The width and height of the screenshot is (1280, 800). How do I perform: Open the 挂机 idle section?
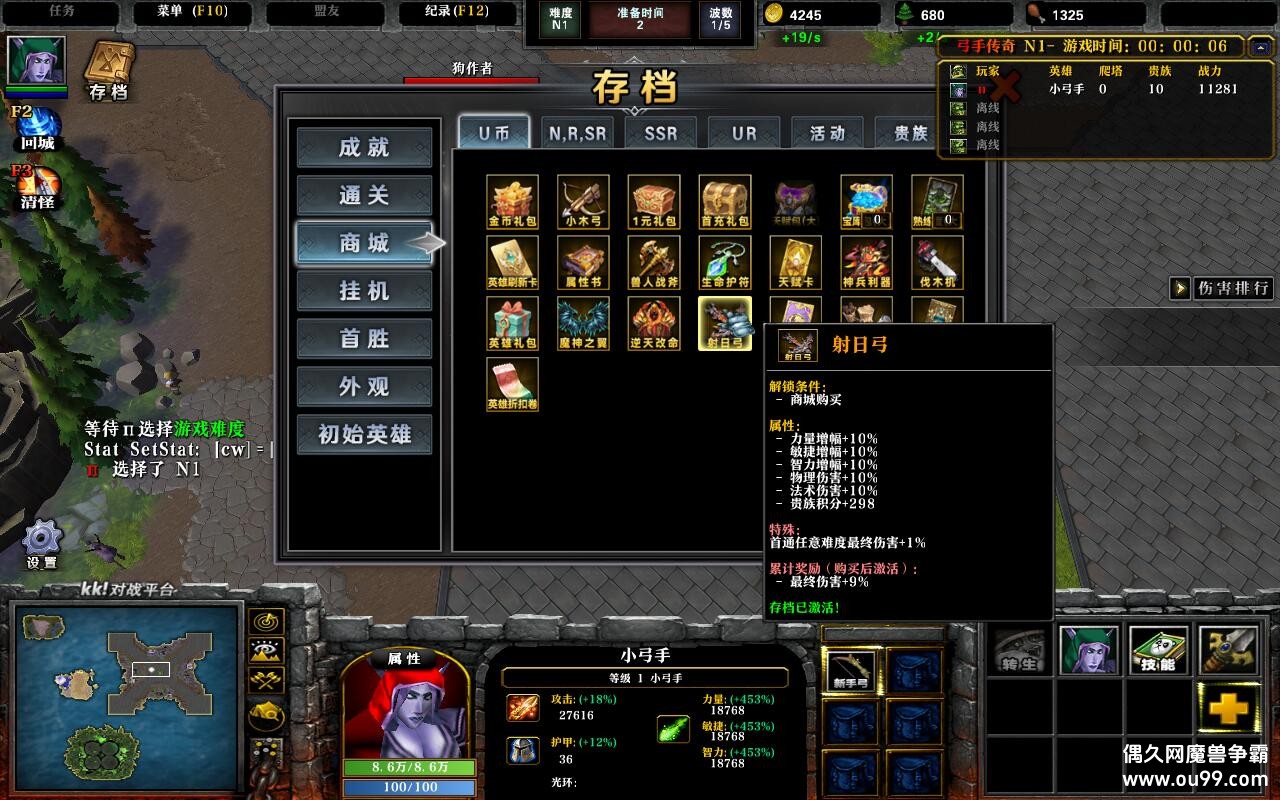point(364,291)
